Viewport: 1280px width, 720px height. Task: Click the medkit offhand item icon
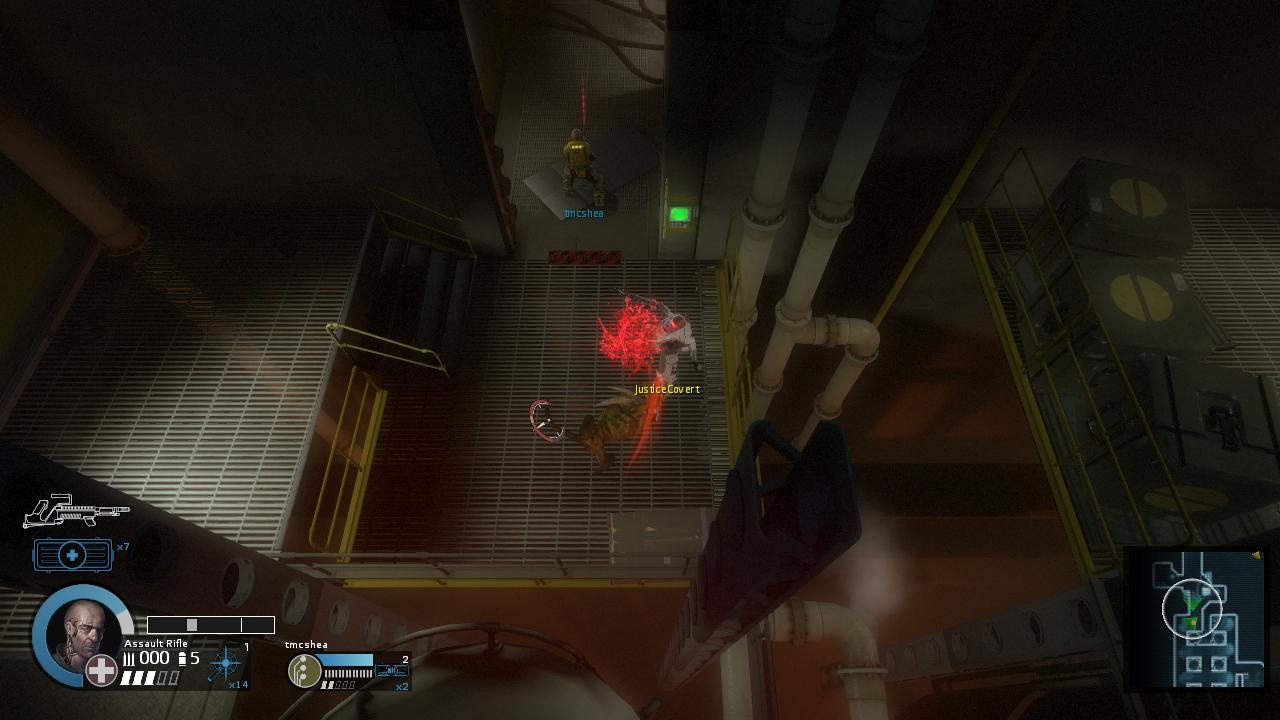tap(70, 553)
